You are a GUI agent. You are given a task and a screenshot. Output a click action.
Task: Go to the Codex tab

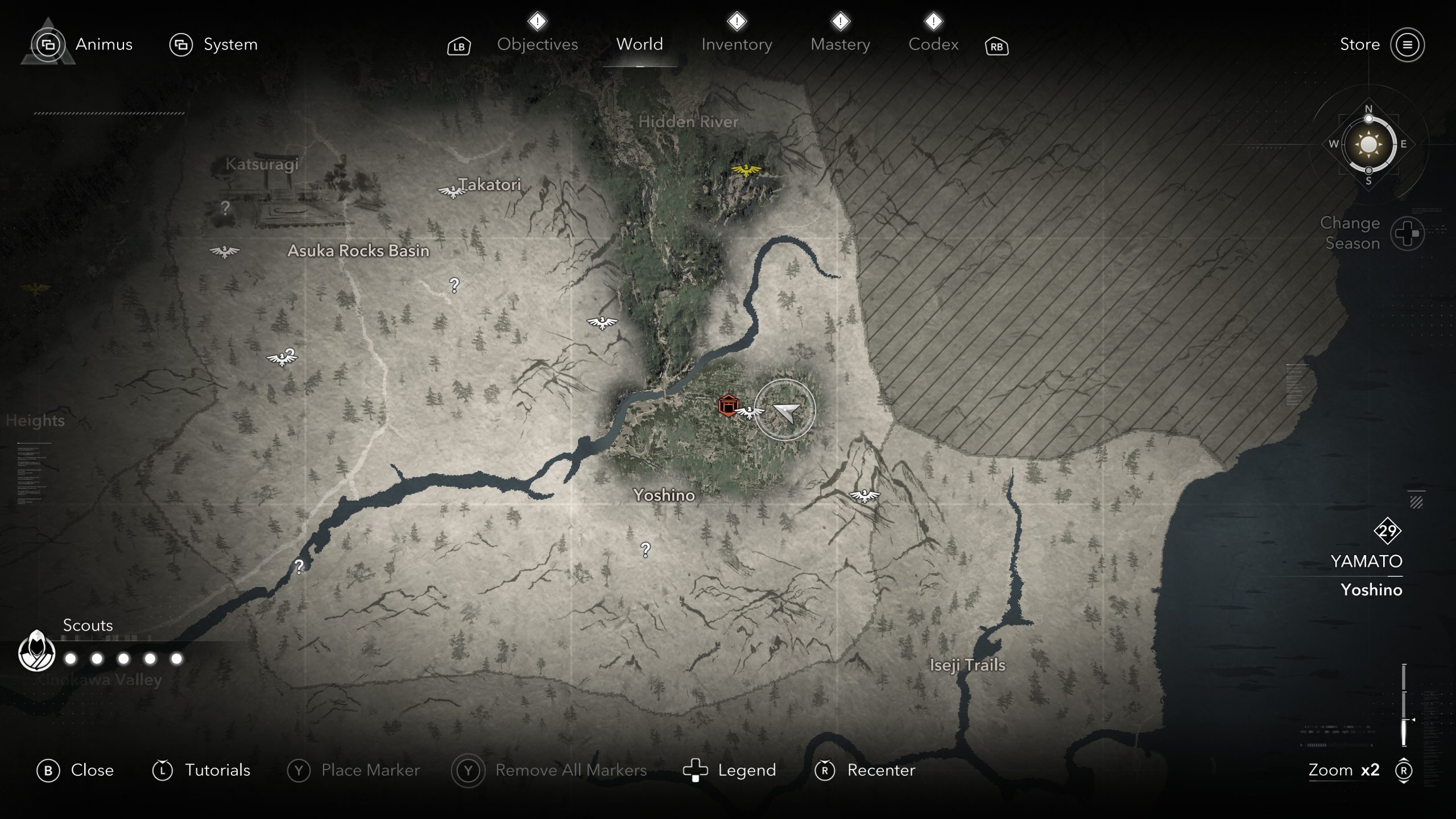click(933, 44)
